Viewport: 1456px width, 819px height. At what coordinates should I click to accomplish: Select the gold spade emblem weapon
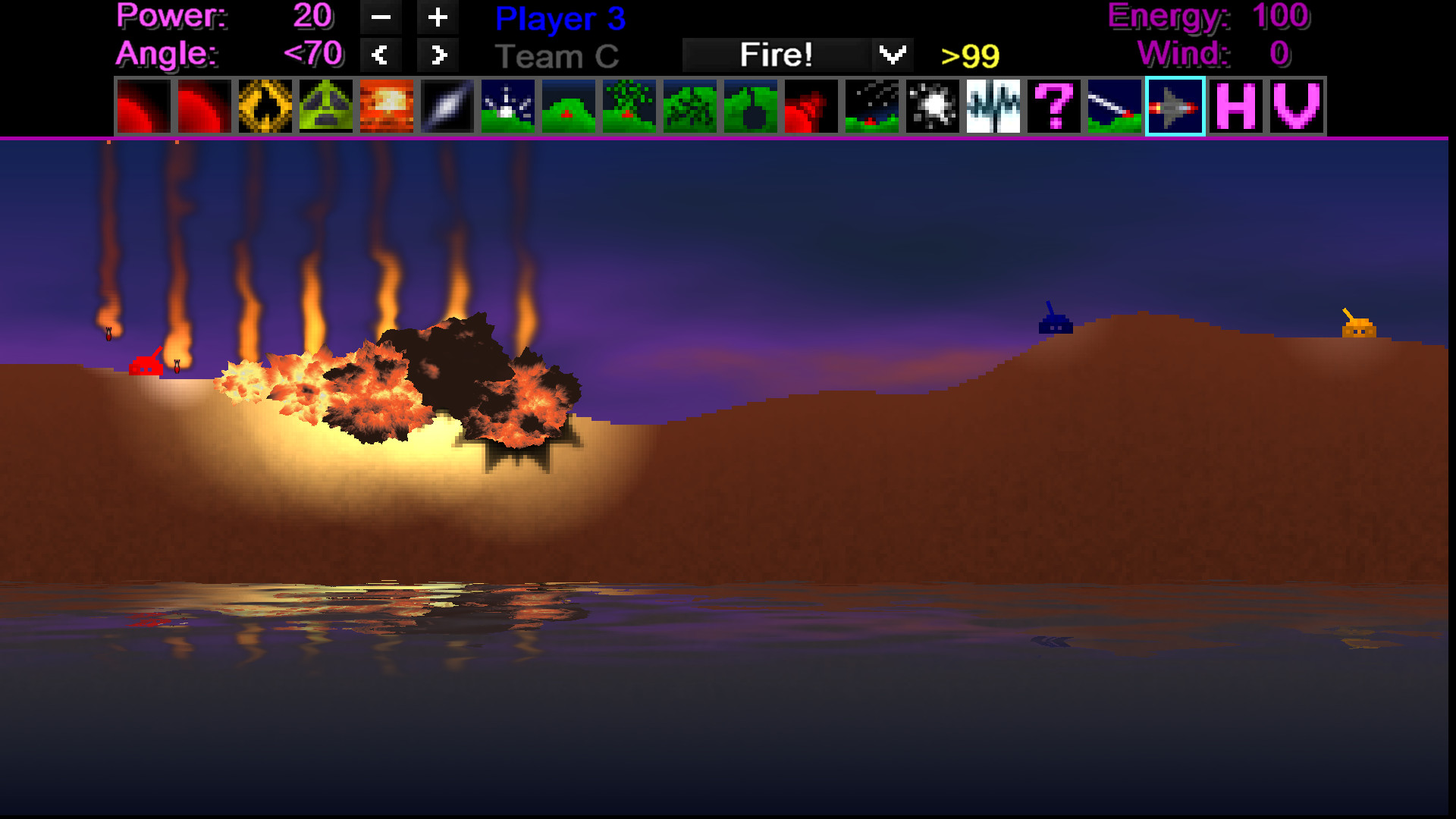click(265, 106)
